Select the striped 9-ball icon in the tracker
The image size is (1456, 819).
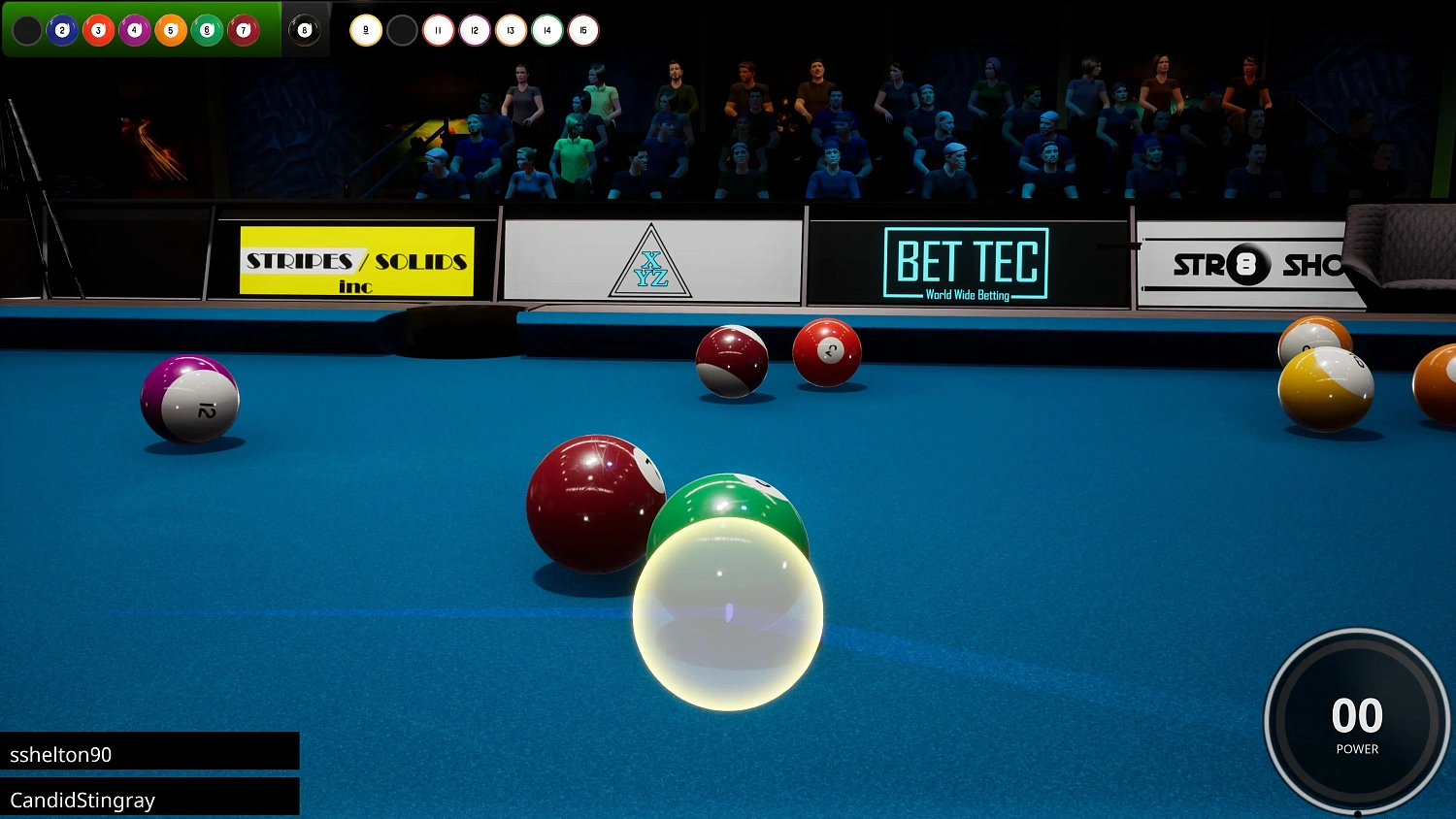pyautogui.click(x=366, y=30)
